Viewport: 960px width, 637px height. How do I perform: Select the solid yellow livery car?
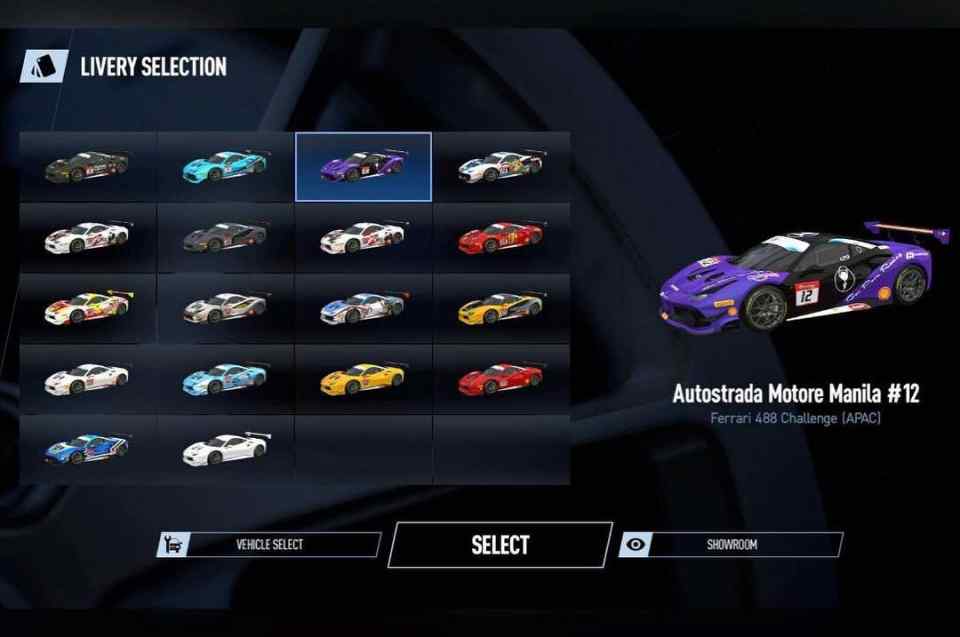[363, 379]
